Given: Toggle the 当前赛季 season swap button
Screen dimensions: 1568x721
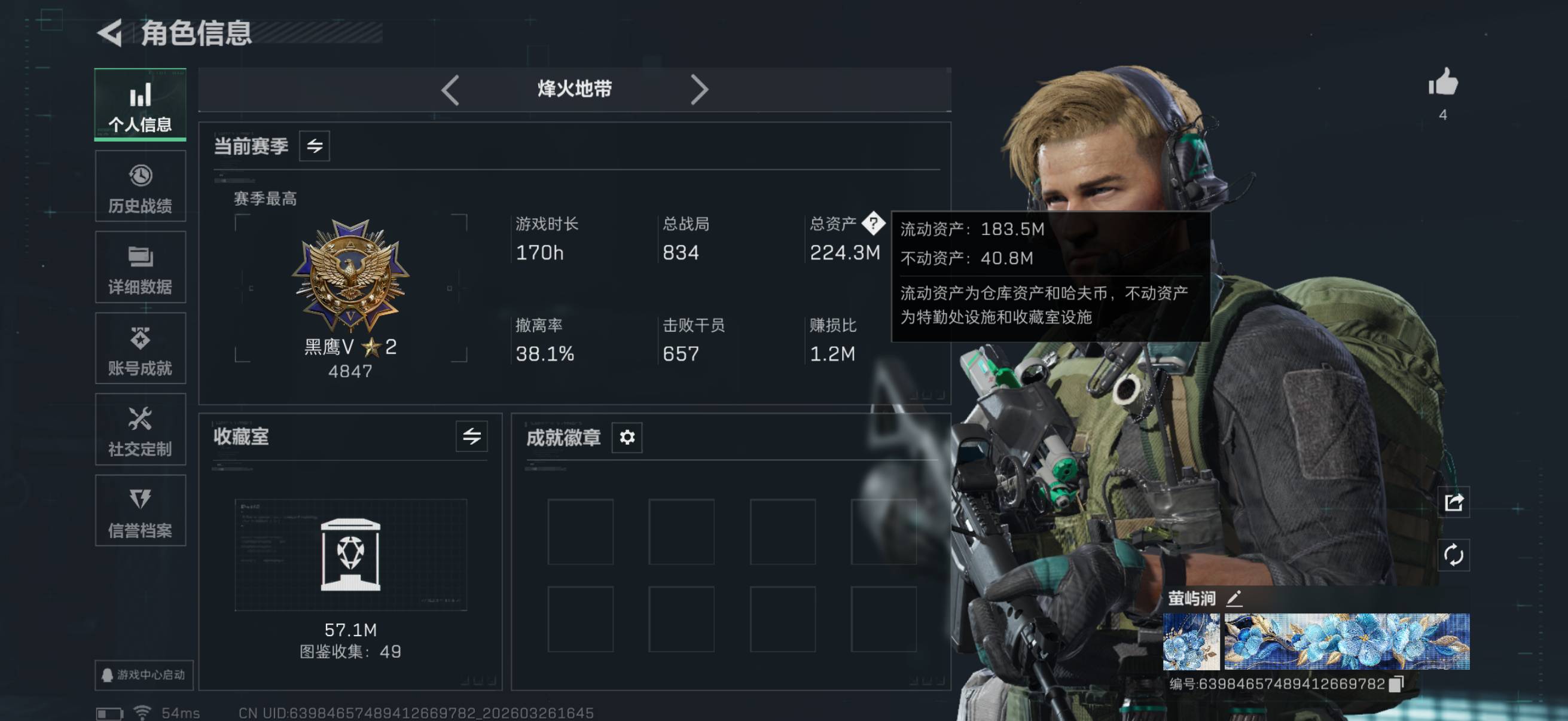Looking at the screenshot, I should [x=314, y=146].
